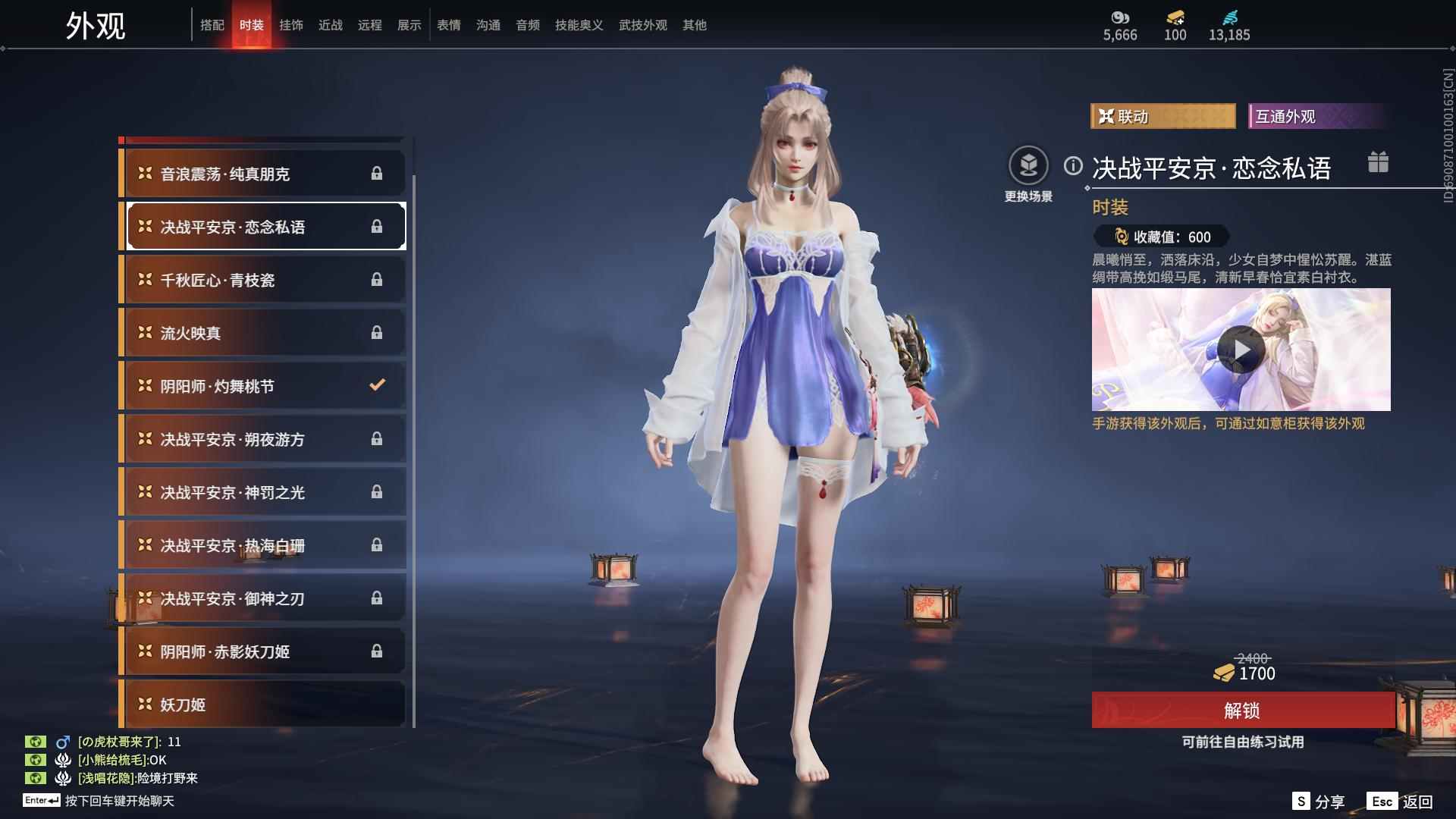Viewport: 1456px width, 819px height.
Task: Open the 互通外观 filter tab
Action: pyautogui.click(x=1318, y=116)
